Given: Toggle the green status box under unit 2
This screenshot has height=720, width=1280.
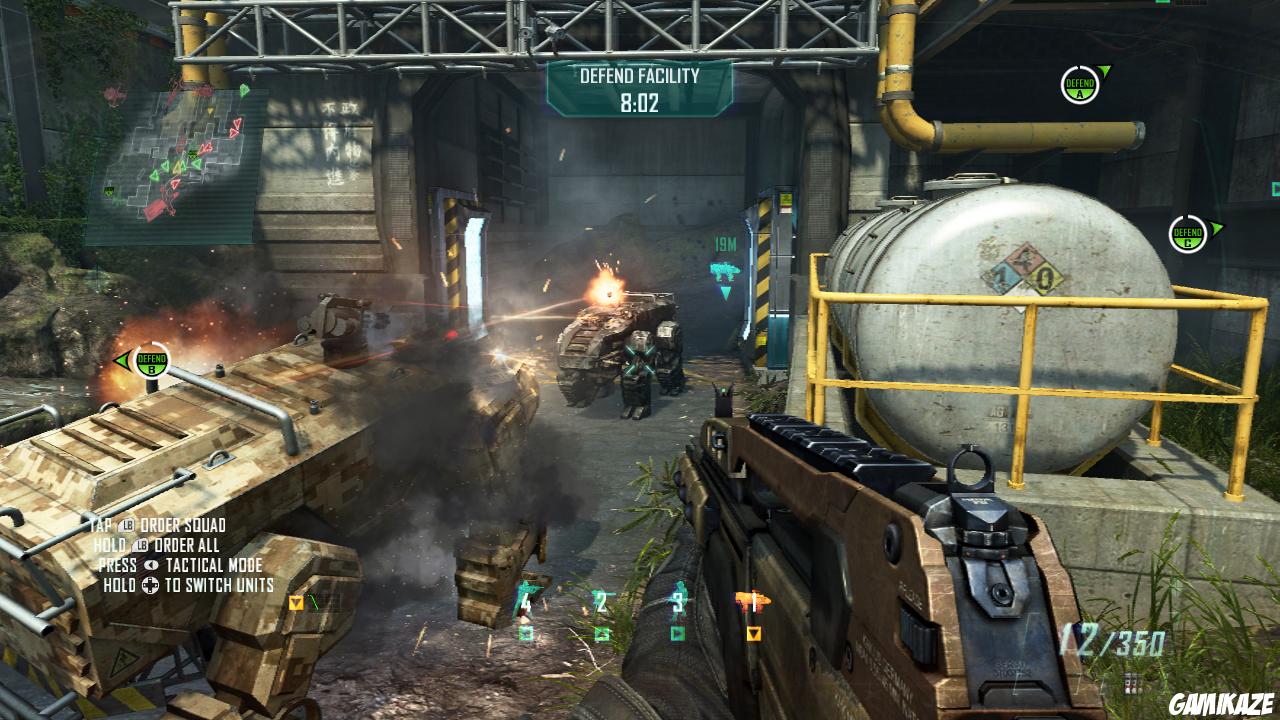Looking at the screenshot, I should [603, 633].
